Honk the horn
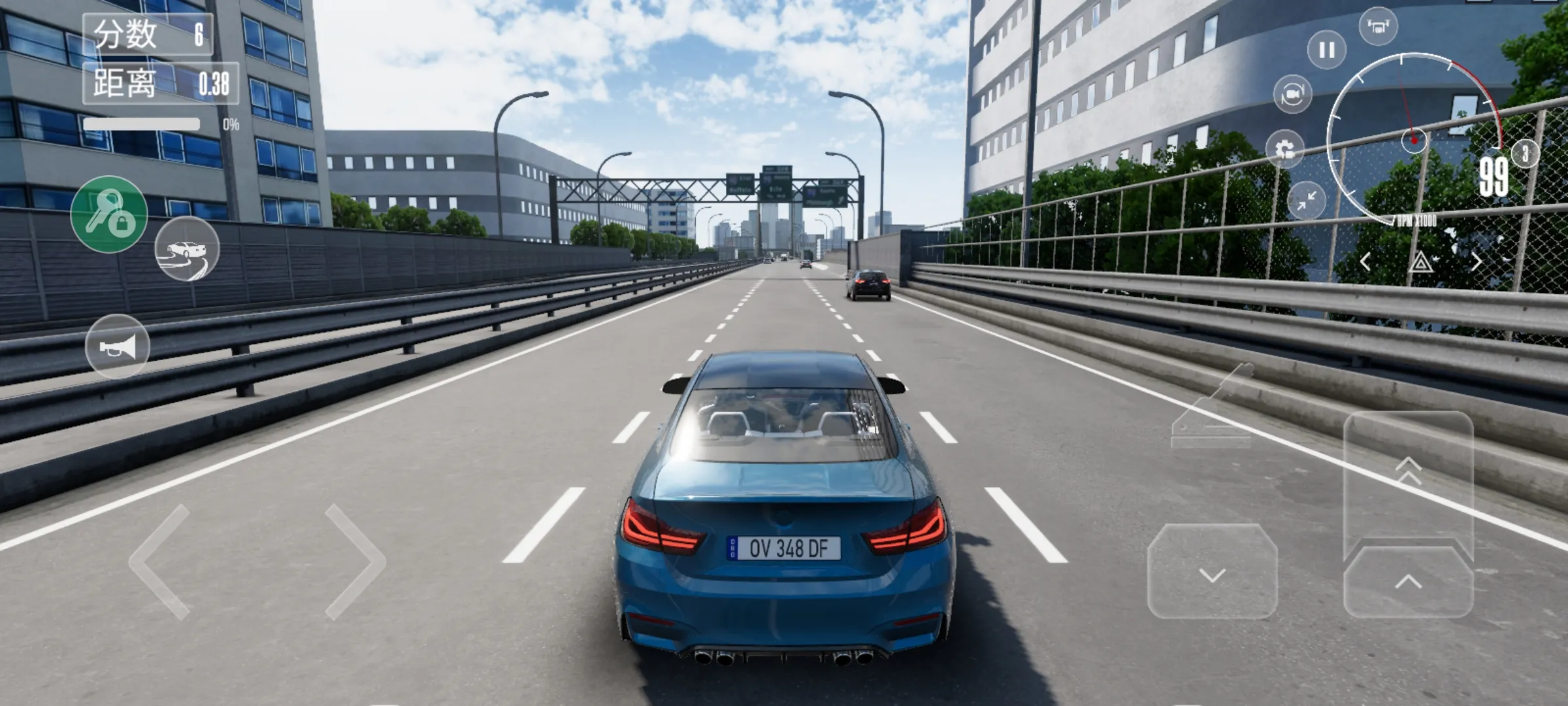 click(118, 346)
